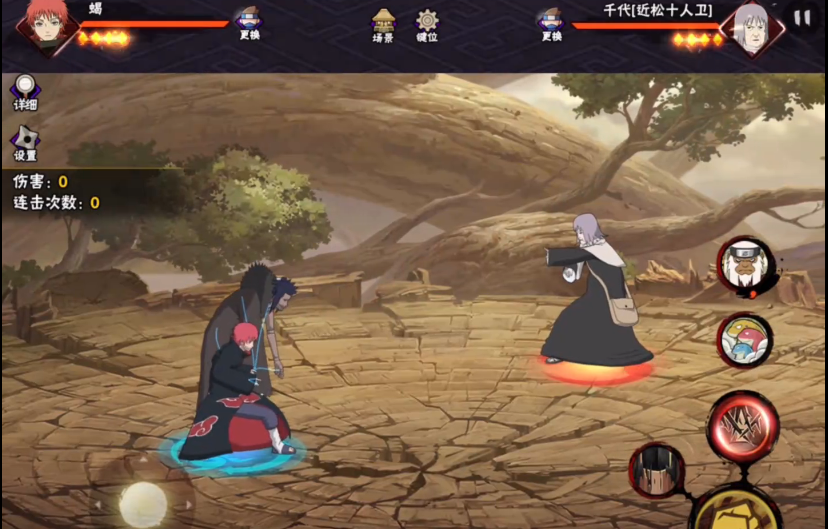
Task: Open the 键位 key layout settings
Action: [x=427, y=24]
